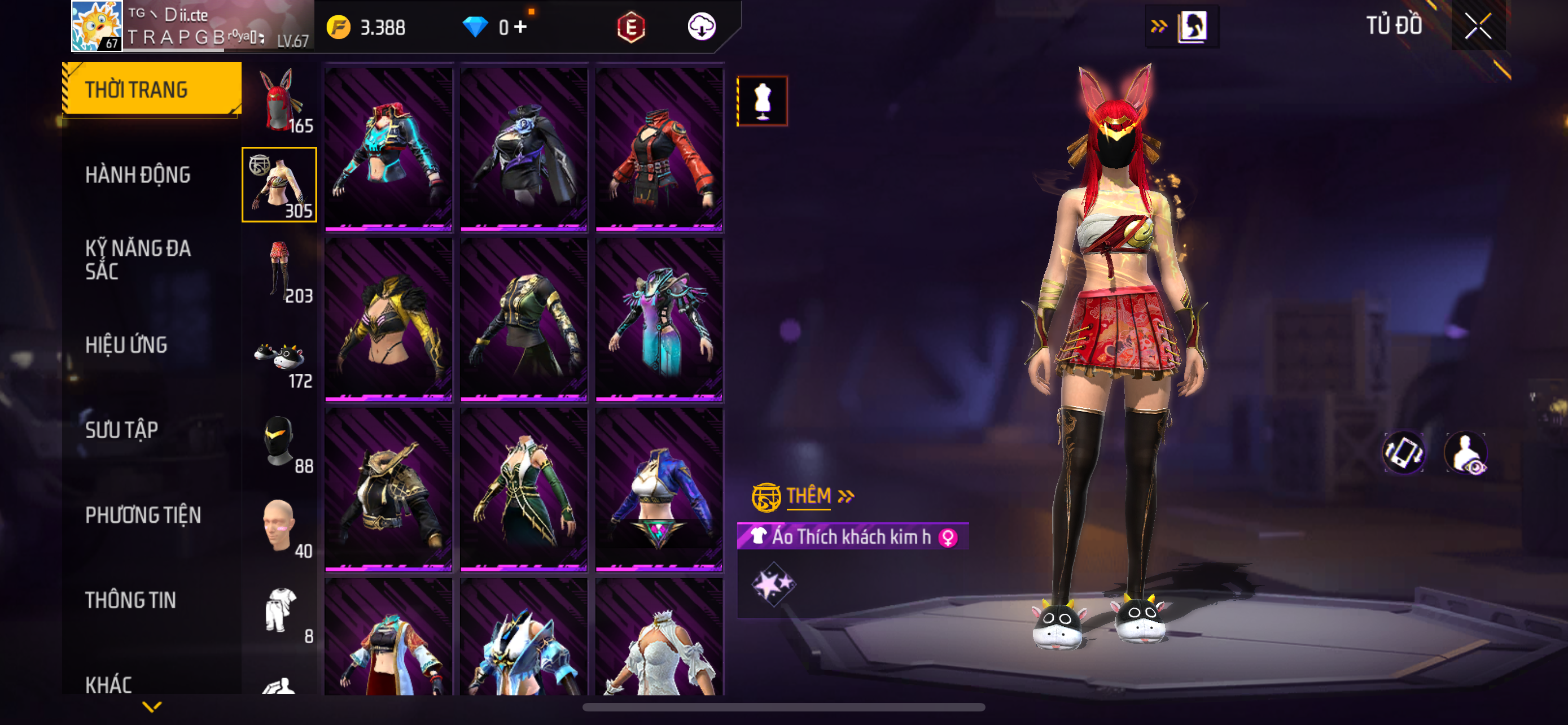Open the Phương Tiện section
This screenshot has width=1568, height=725.
coord(143,515)
